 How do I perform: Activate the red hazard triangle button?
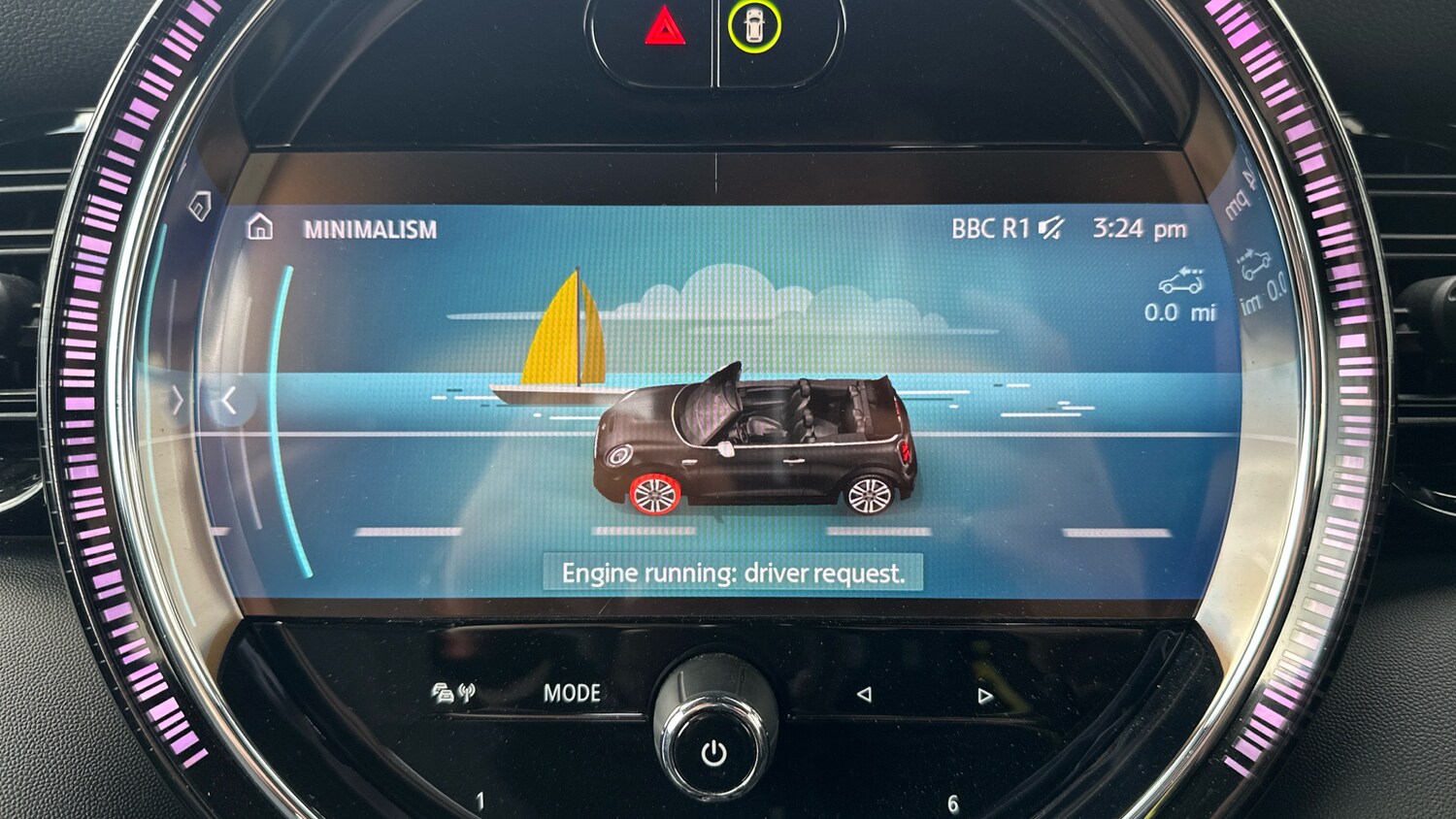tap(665, 29)
